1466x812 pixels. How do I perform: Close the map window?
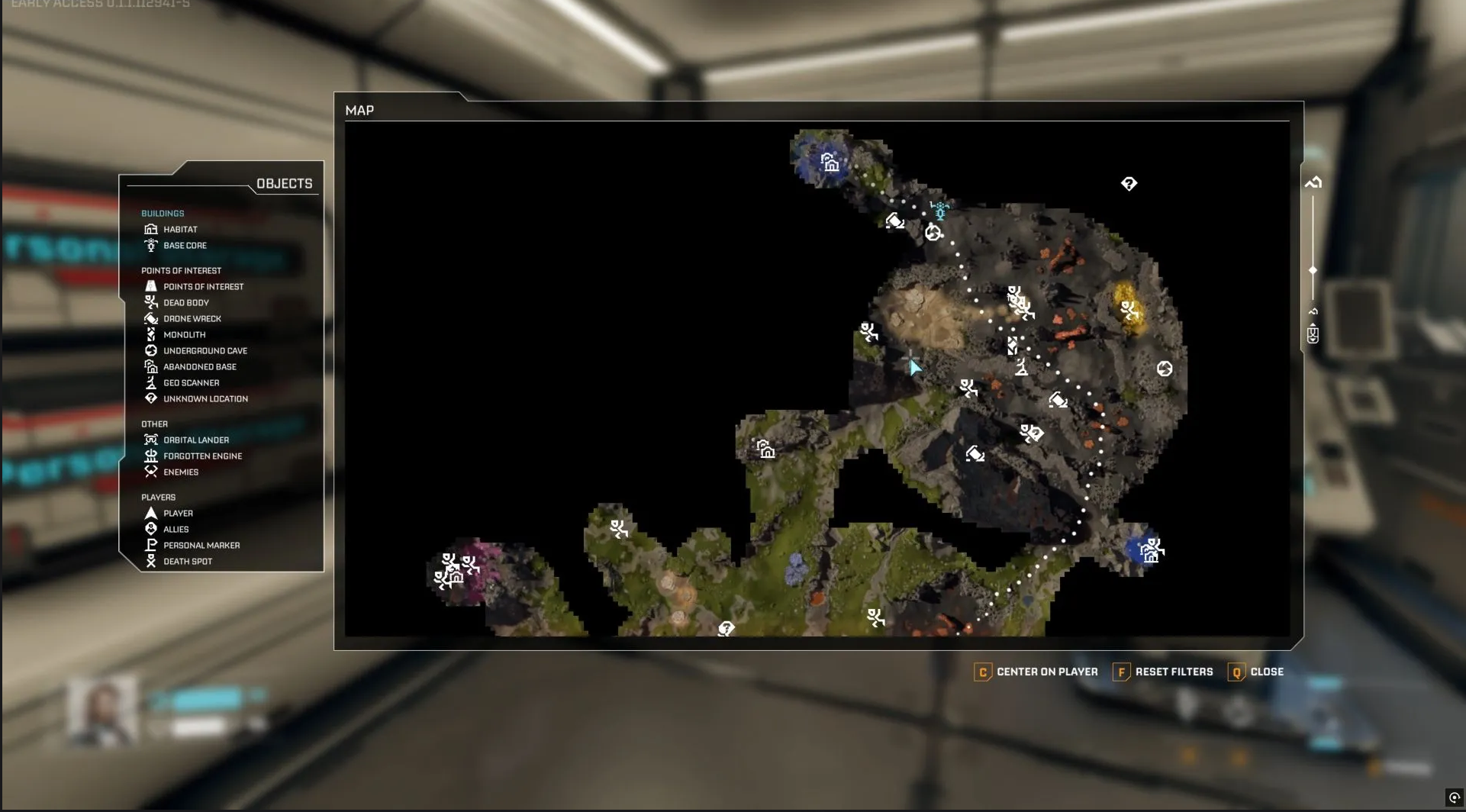(x=1256, y=672)
